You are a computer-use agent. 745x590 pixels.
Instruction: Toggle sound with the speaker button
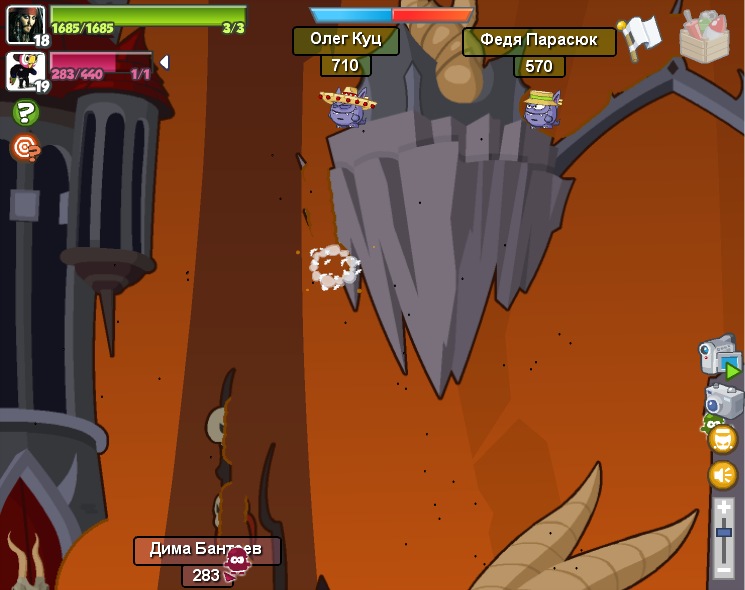[x=722, y=475]
